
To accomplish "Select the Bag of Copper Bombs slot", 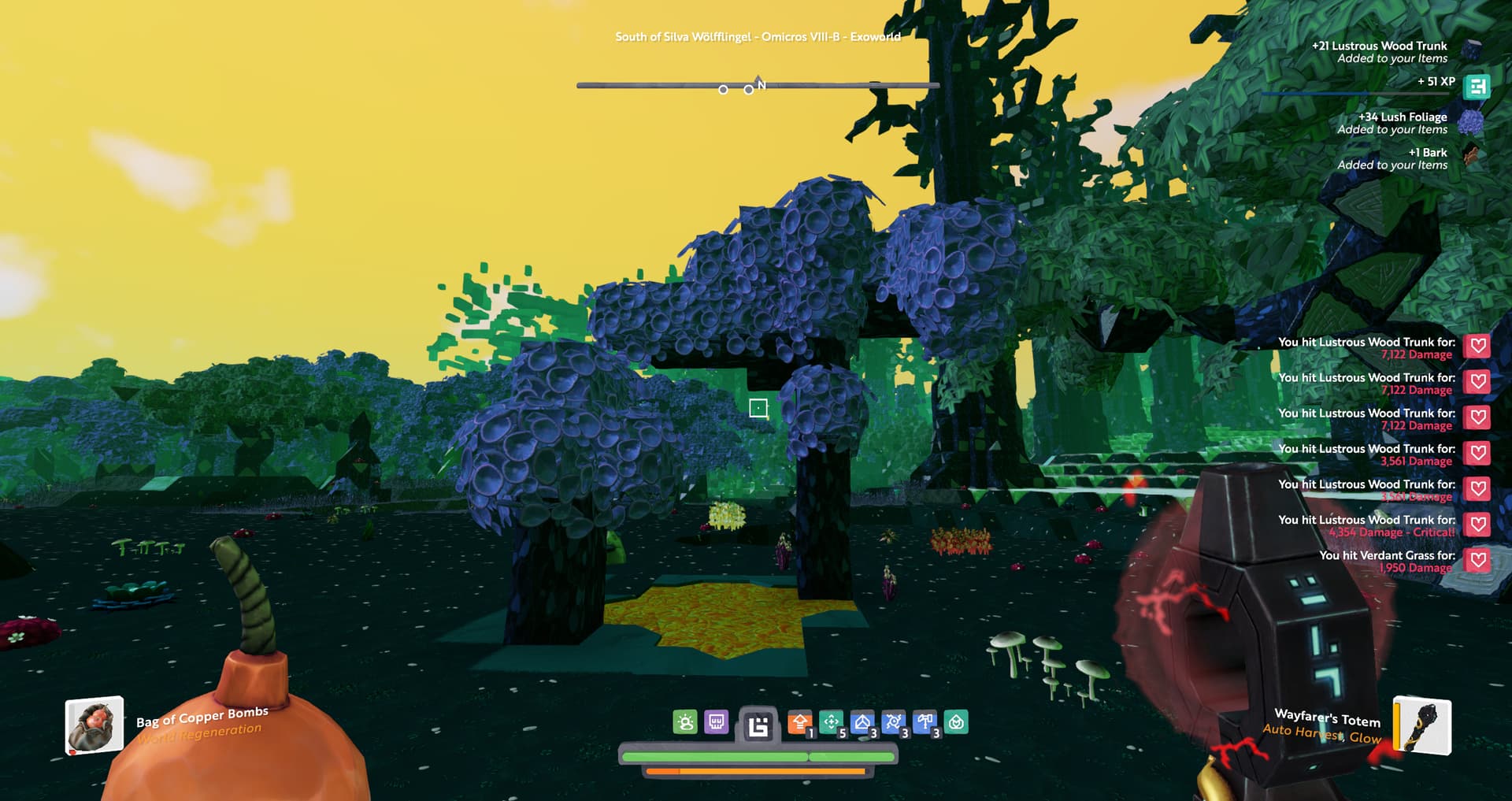I will click(94, 725).
